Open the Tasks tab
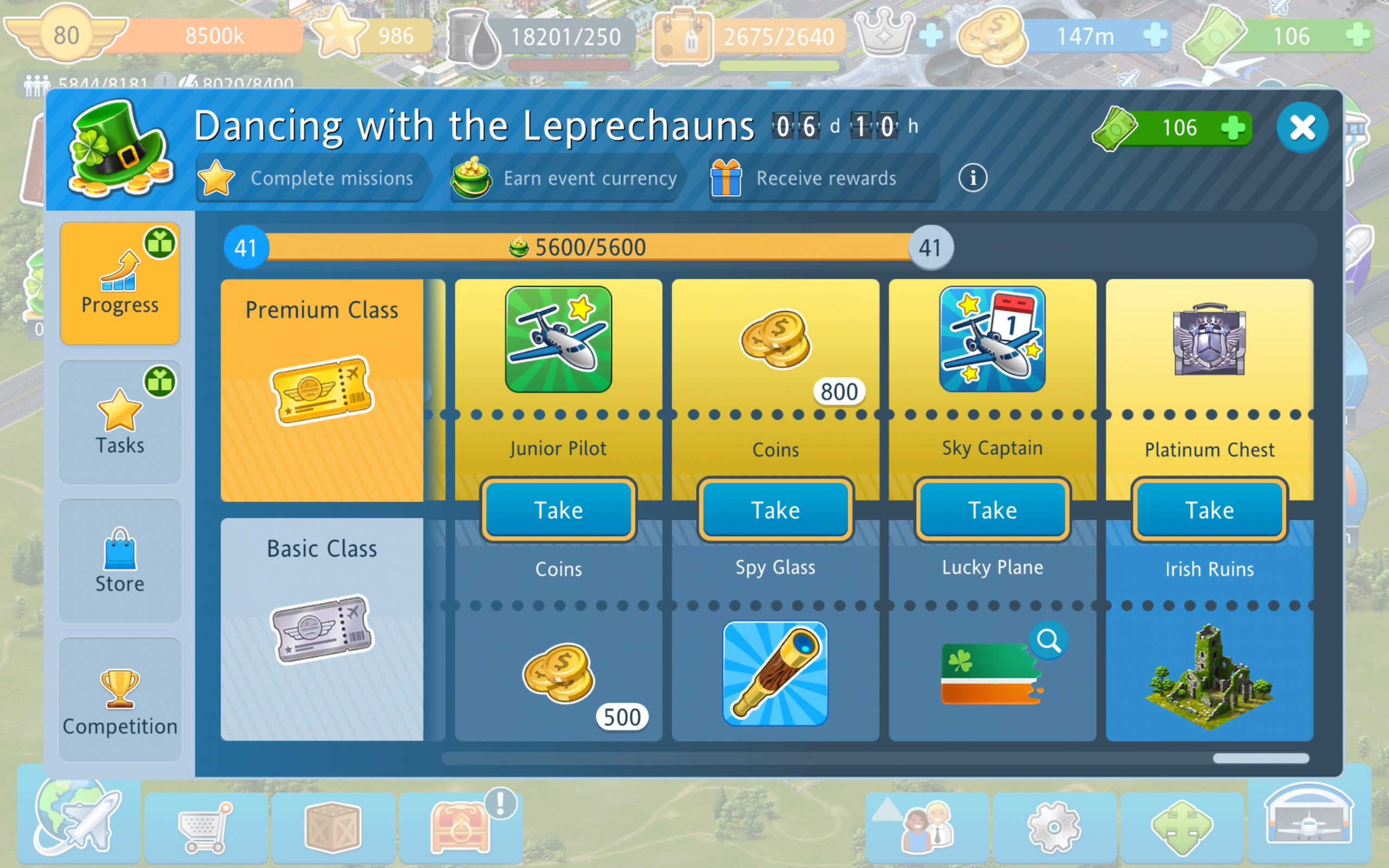Screen dimensions: 1389x868 tap(120, 423)
